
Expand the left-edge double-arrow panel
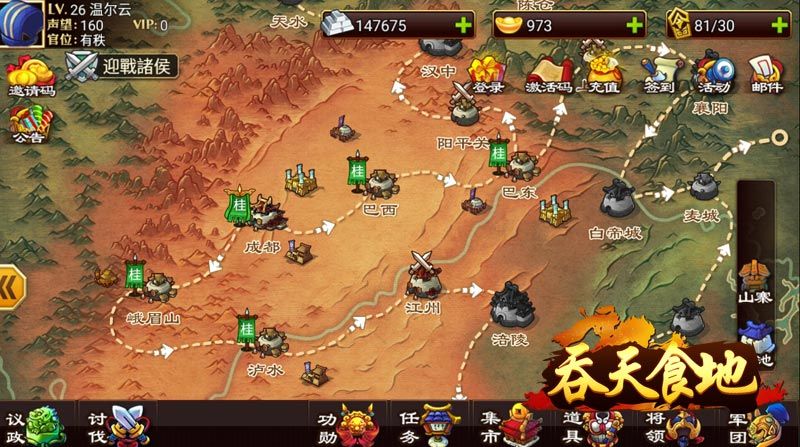[12, 283]
